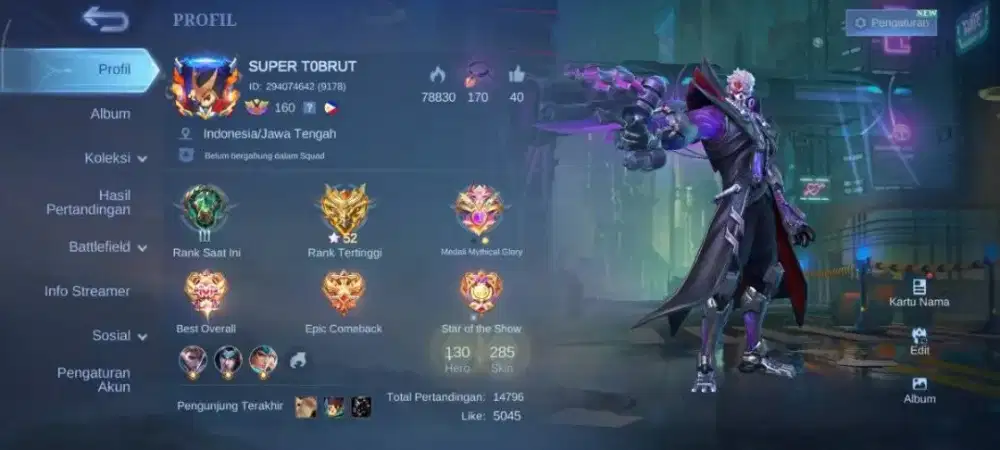
Task: Open Info Streamer page
Action: (x=87, y=291)
